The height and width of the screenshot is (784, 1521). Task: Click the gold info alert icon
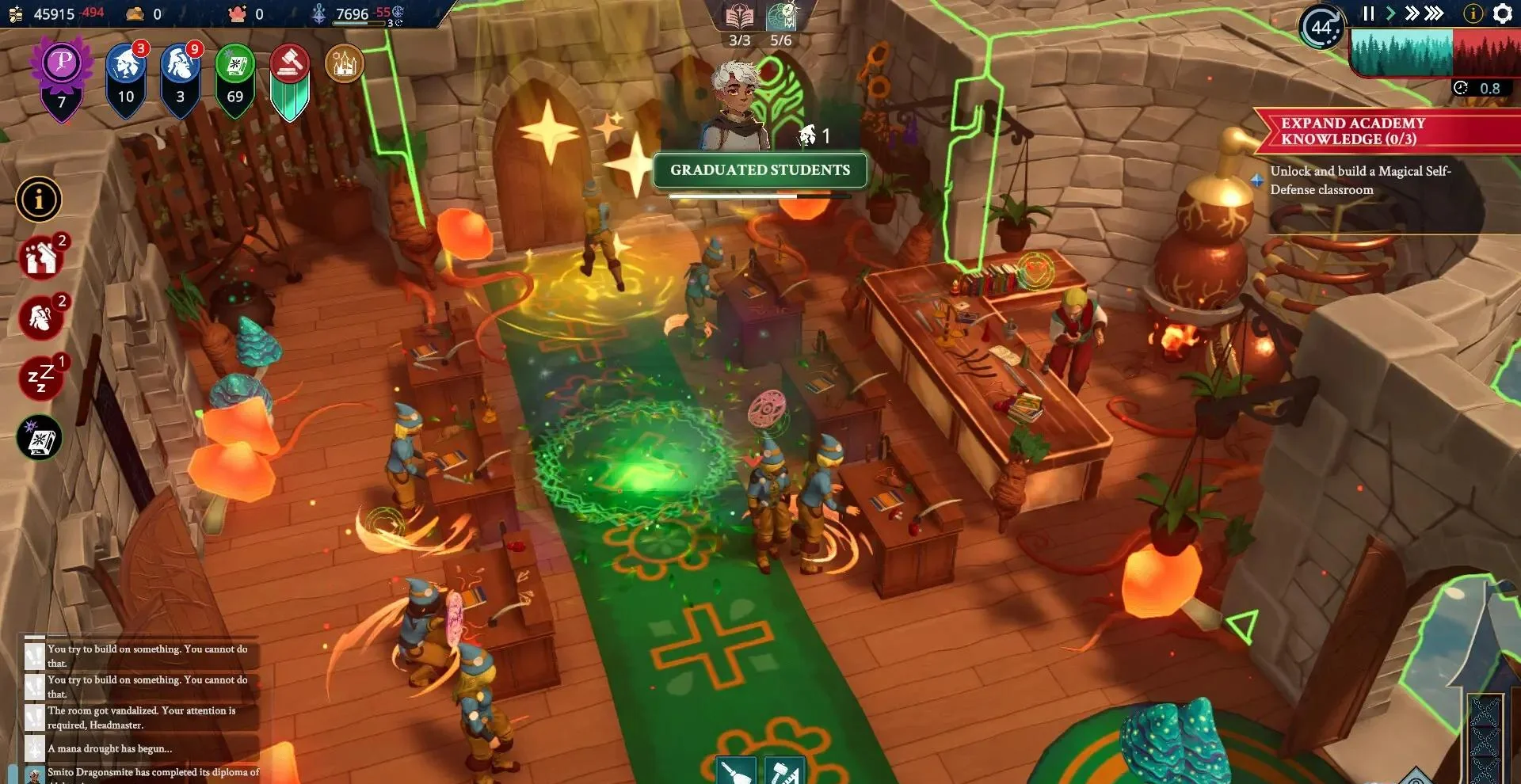tap(38, 199)
